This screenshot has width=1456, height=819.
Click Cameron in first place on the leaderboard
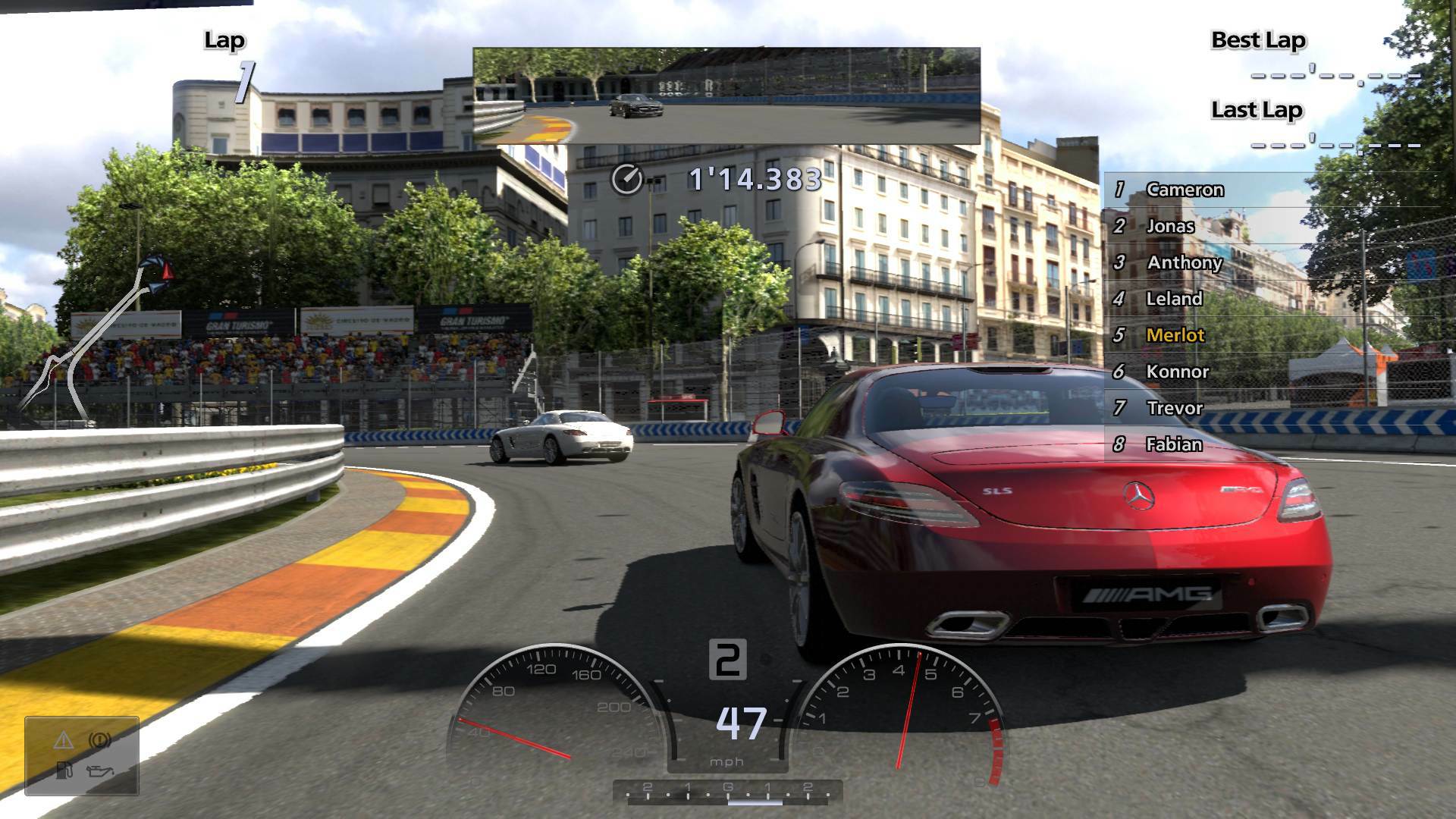(x=1183, y=190)
